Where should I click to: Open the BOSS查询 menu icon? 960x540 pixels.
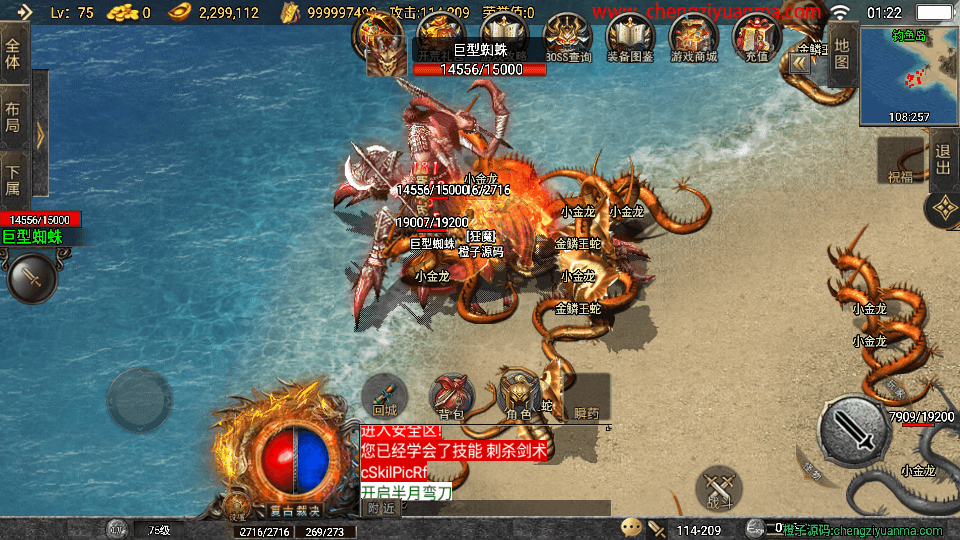click(x=568, y=38)
